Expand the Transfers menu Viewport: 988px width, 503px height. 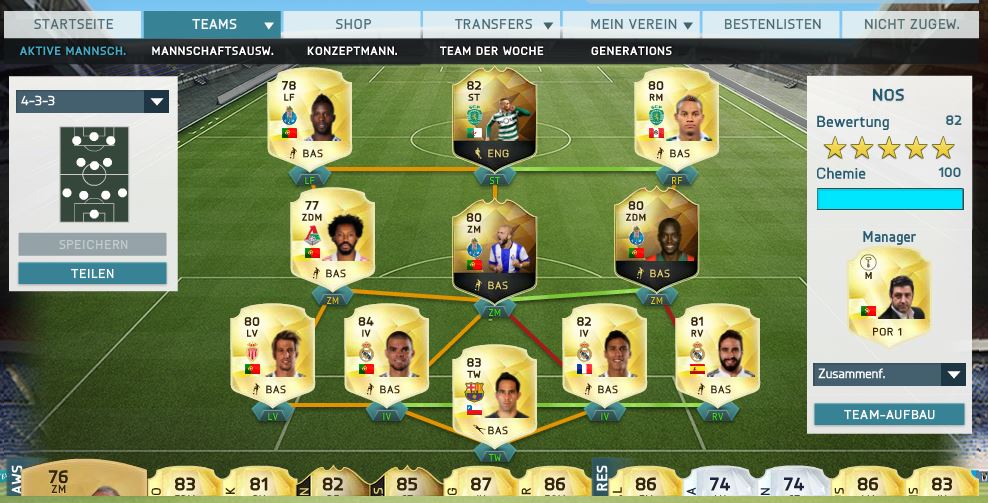pos(492,24)
